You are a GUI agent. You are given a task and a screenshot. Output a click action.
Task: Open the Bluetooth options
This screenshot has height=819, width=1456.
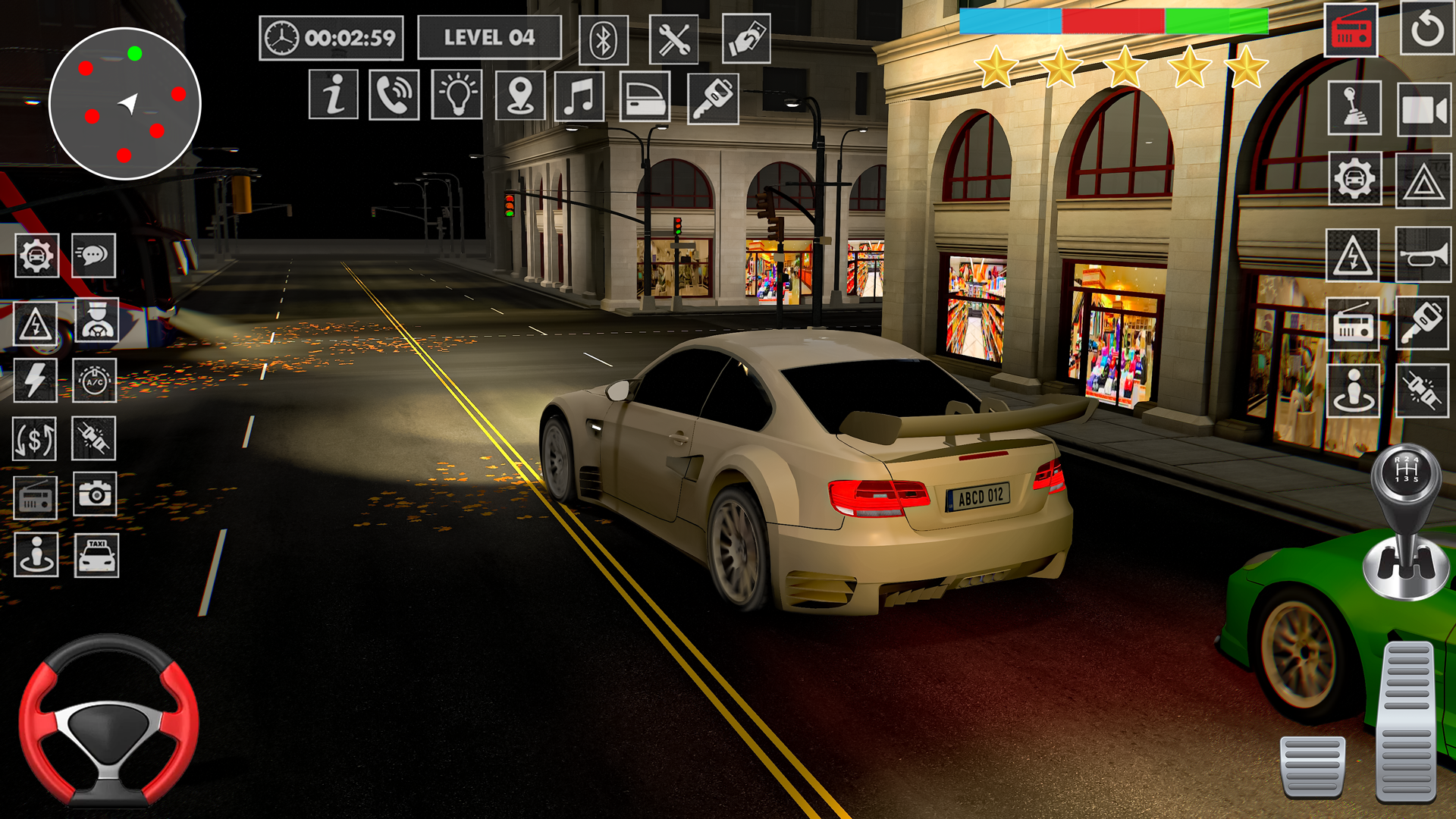pyautogui.click(x=603, y=38)
